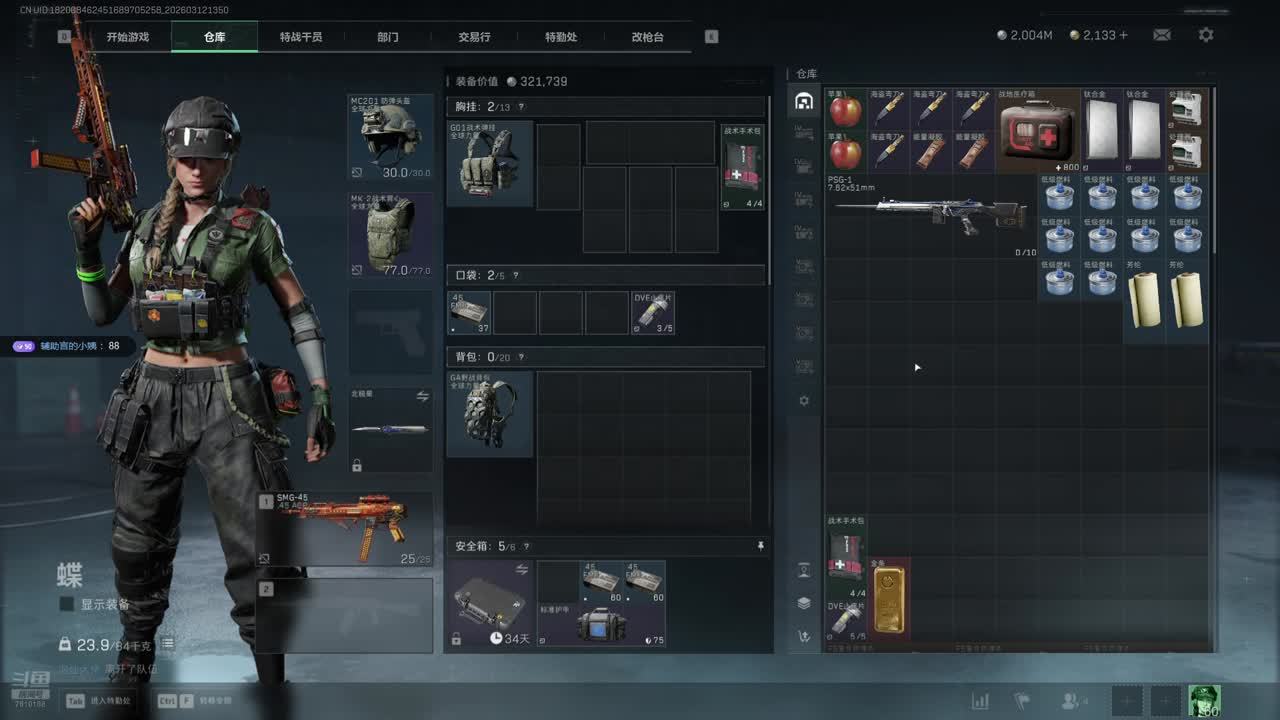Viewport: 1280px width, 720px height.
Task: Select the 战地医疗箱 medical kit
Action: click(x=1038, y=130)
